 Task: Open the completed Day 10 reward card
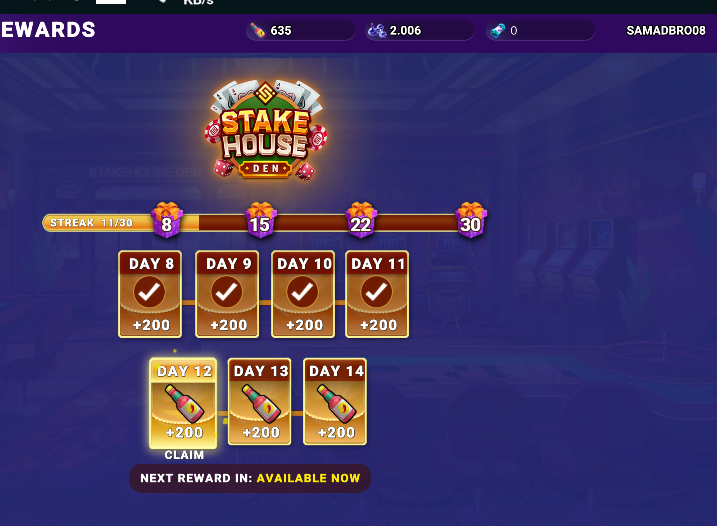pyautogui.click(x=303, y=294)
